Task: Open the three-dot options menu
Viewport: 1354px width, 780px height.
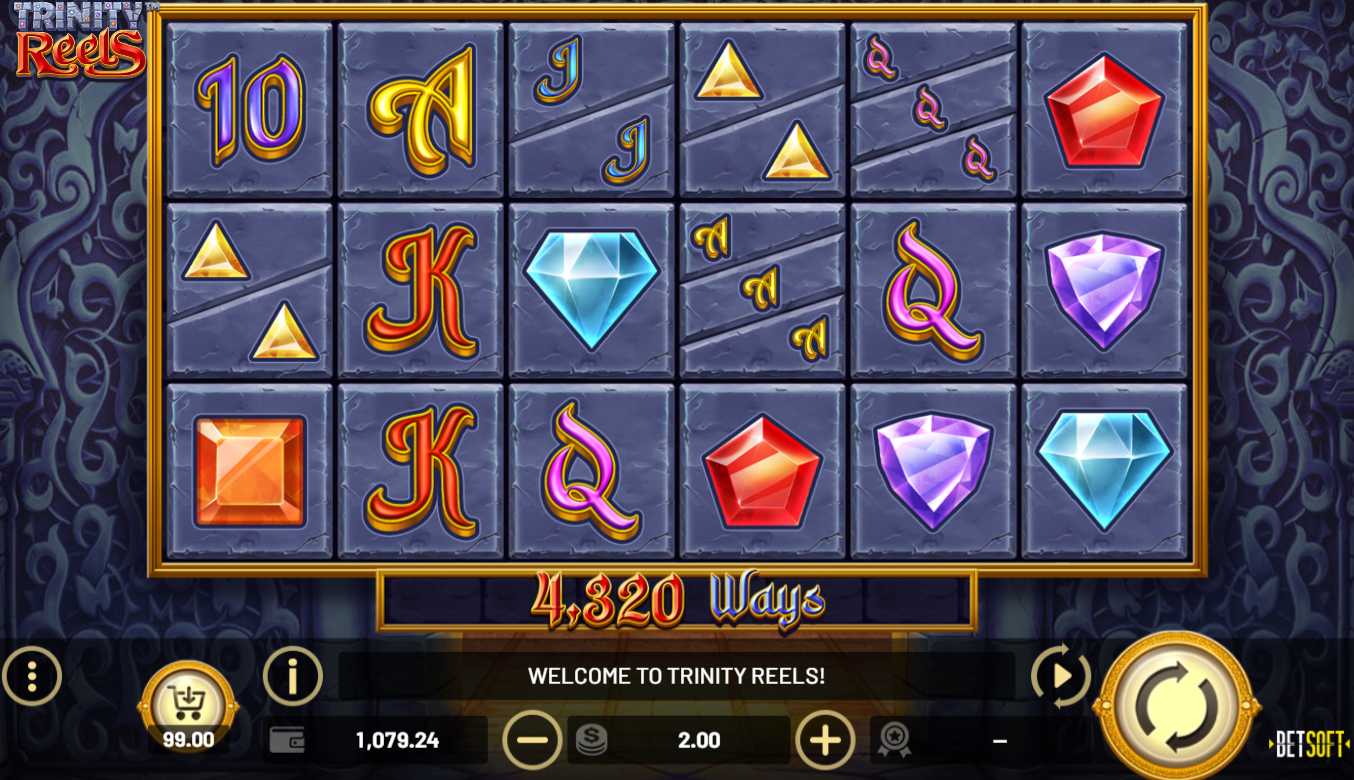Action: (x=32, y=677)
